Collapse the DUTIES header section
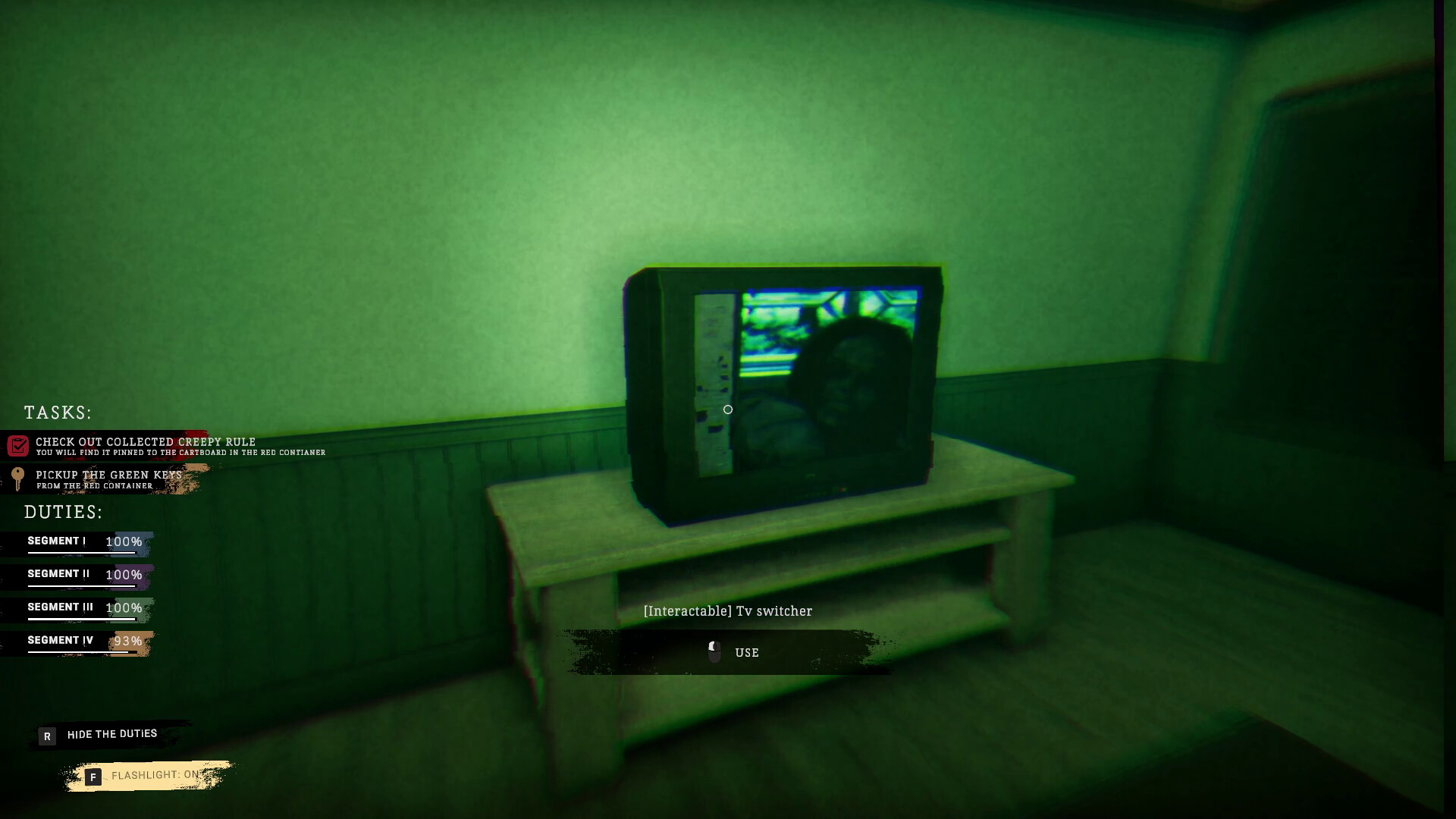The width and height of the screenshot is (1456, 819). coord(62,512)
